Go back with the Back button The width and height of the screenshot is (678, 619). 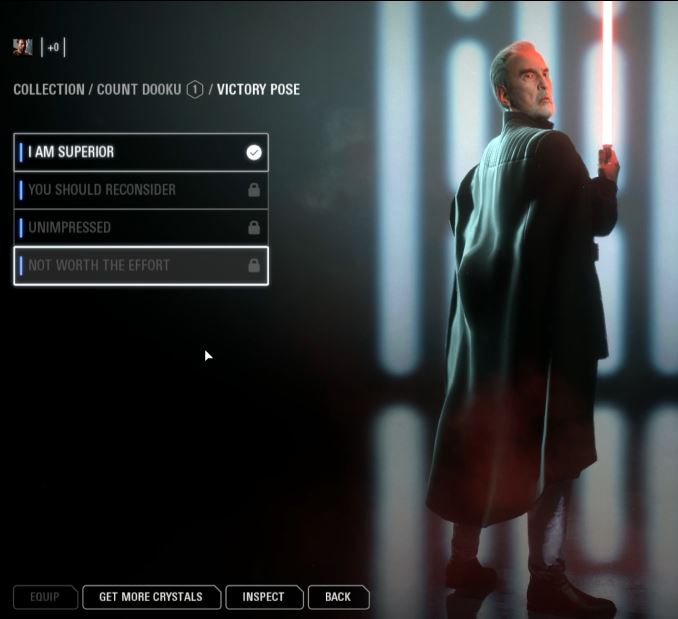click(x=338, y=597)
